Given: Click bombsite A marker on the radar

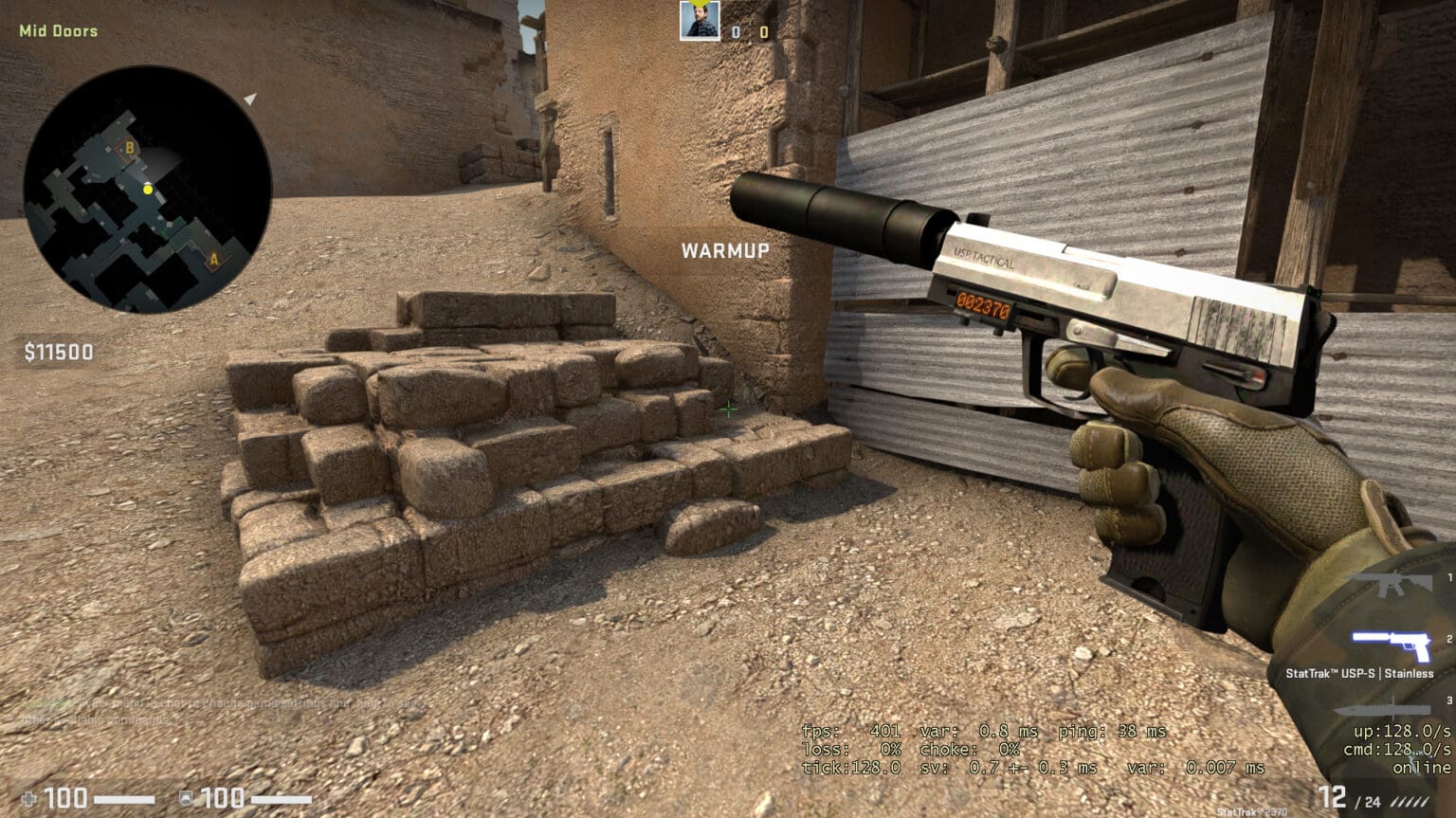Looking at the screenshot, I should pyautogui.click(x=215, y=259).
